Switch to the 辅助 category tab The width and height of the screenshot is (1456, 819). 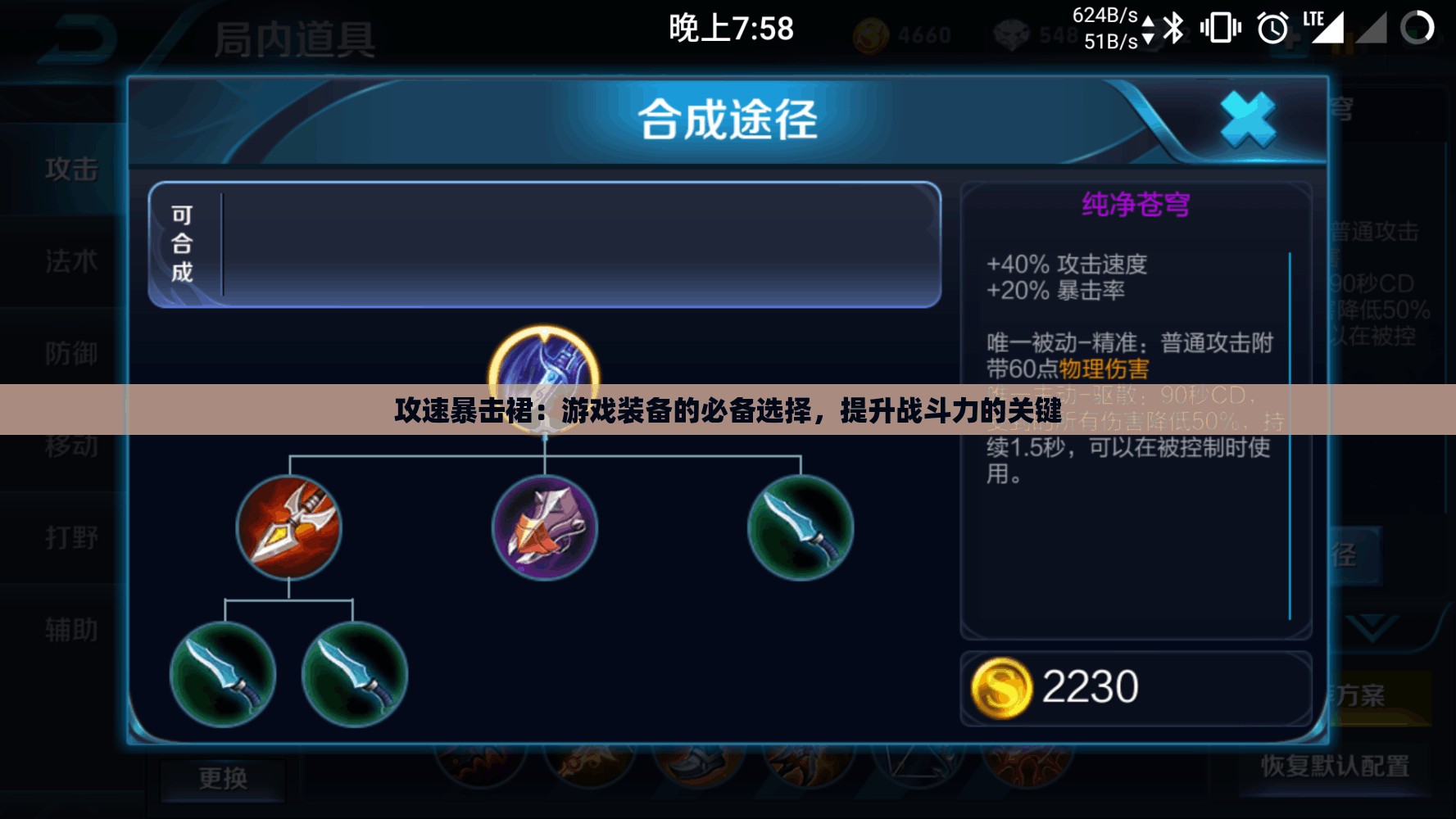[70, 631]
